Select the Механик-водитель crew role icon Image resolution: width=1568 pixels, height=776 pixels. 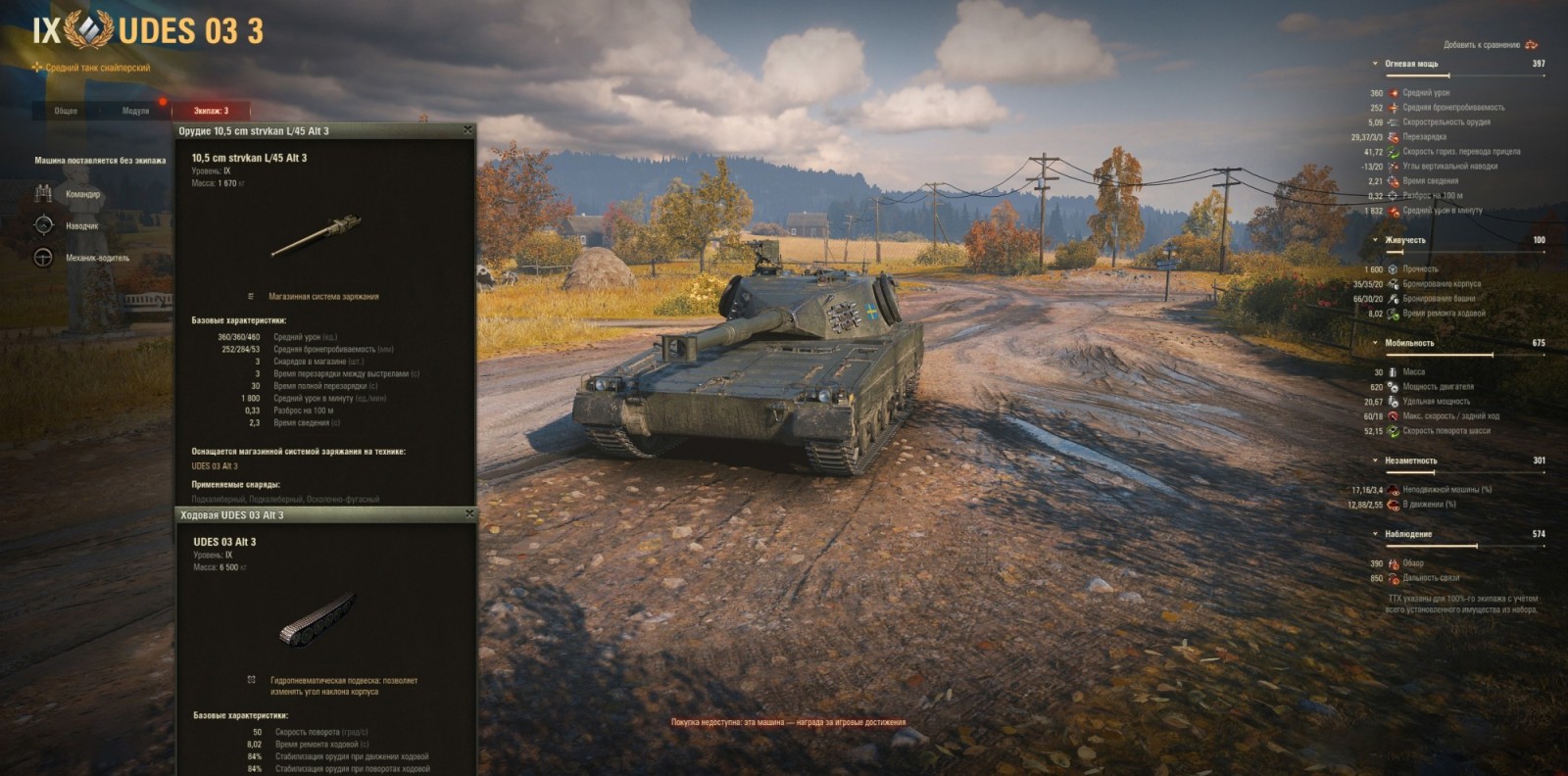(x=41, y=256)
